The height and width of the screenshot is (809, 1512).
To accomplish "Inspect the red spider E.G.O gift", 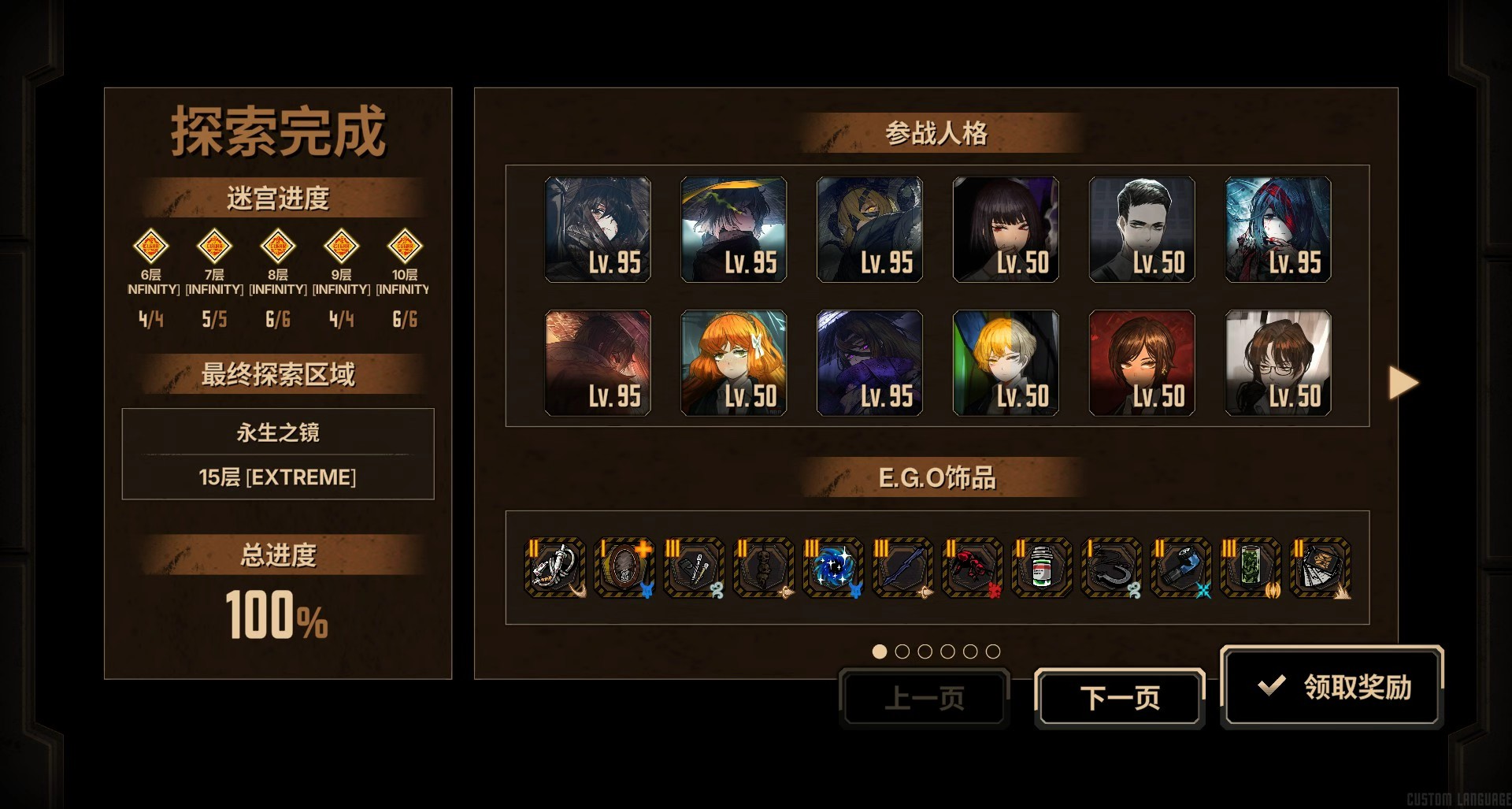I will pyautogui.click(x=972, y=567).
